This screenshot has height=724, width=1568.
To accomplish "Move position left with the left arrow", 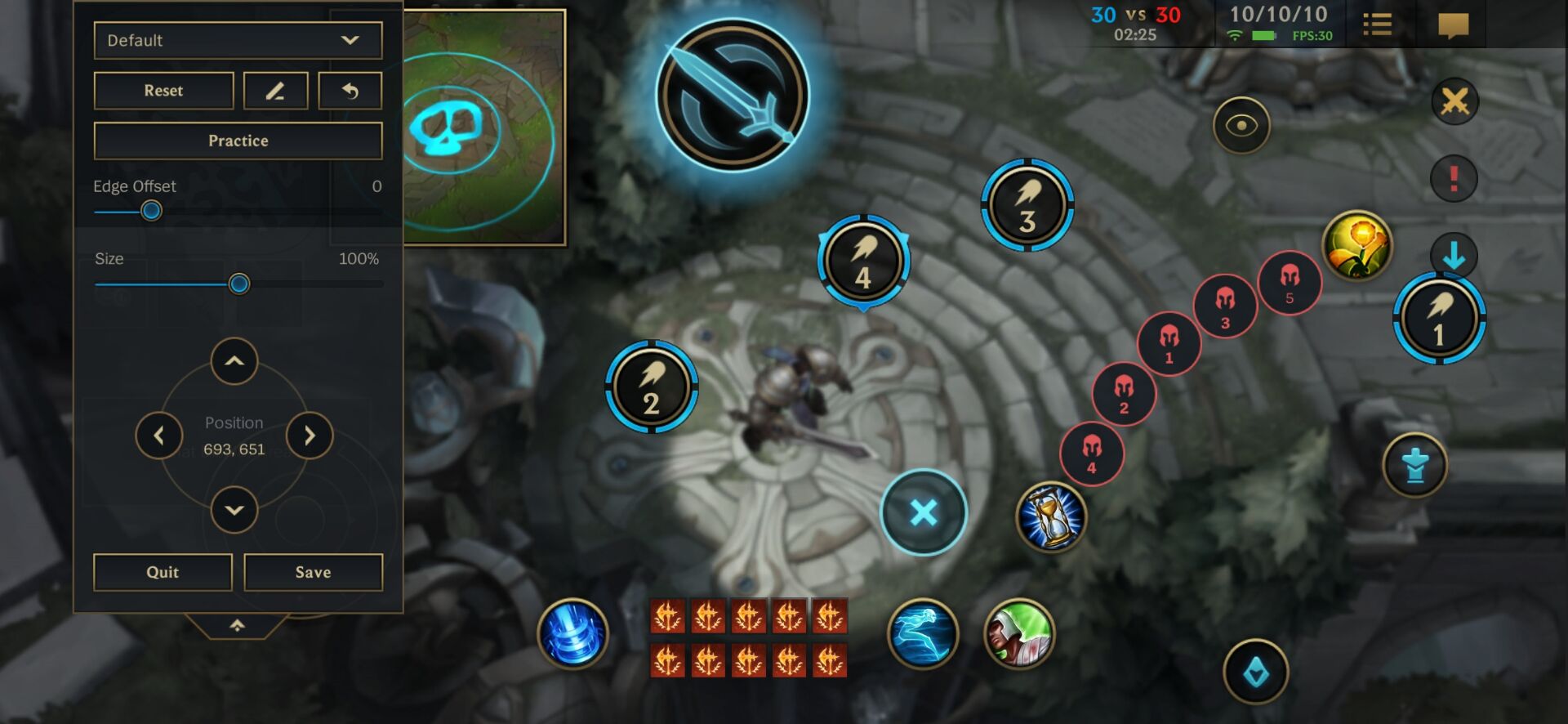I will pos(159,436).
